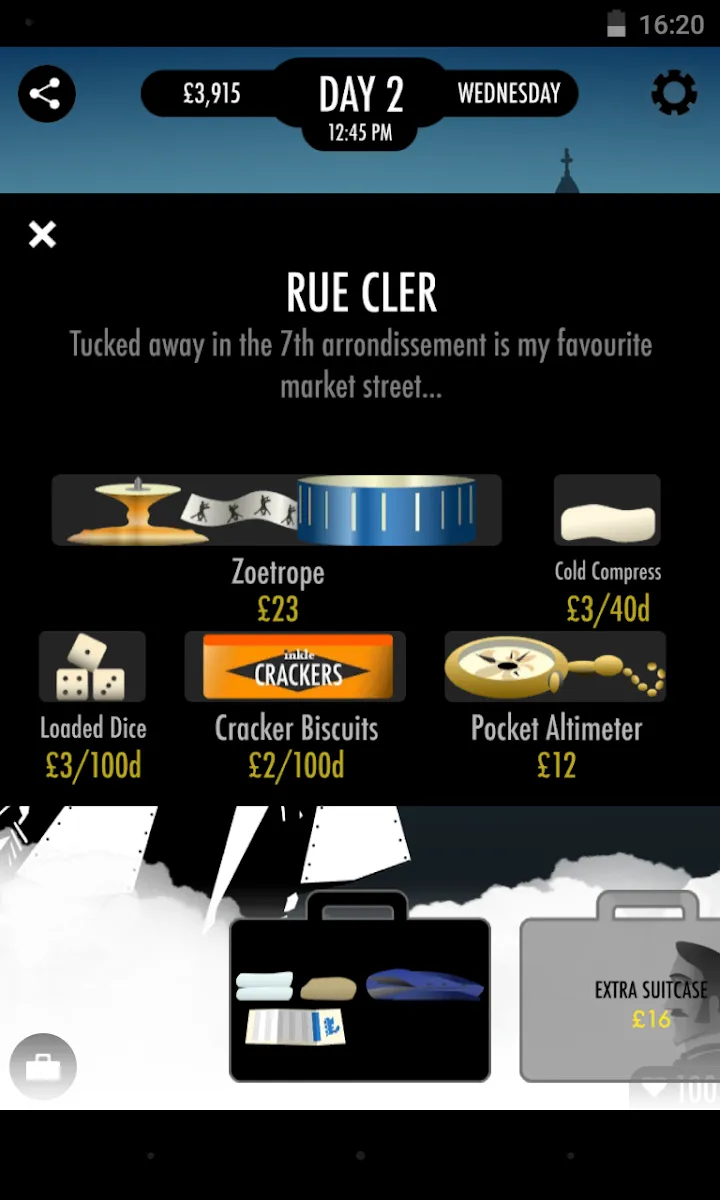Open the Day 2 clock display
The height and width of the screenshot is (1200, 720).
point(361,105)
